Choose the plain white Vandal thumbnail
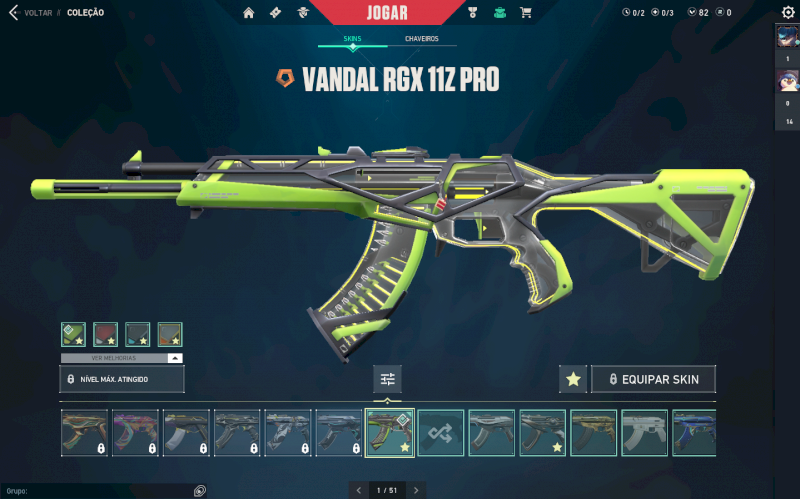The height and width of the screenshot is (499, 800). 644,433
